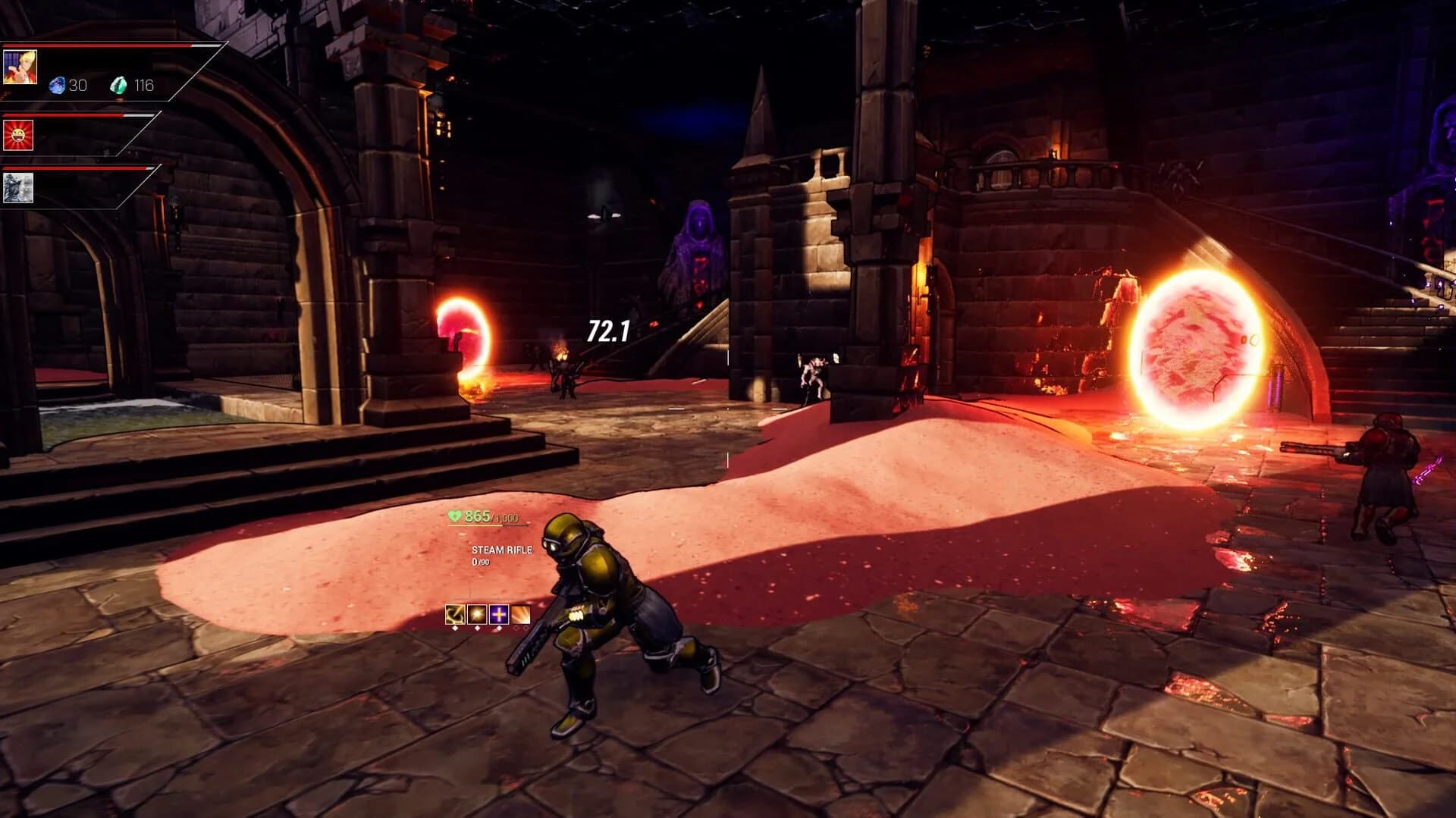The height and width of the screenshot is (818, 1456).
Task: Select the smiley face teammate portrait
Action: coord(19,136)
